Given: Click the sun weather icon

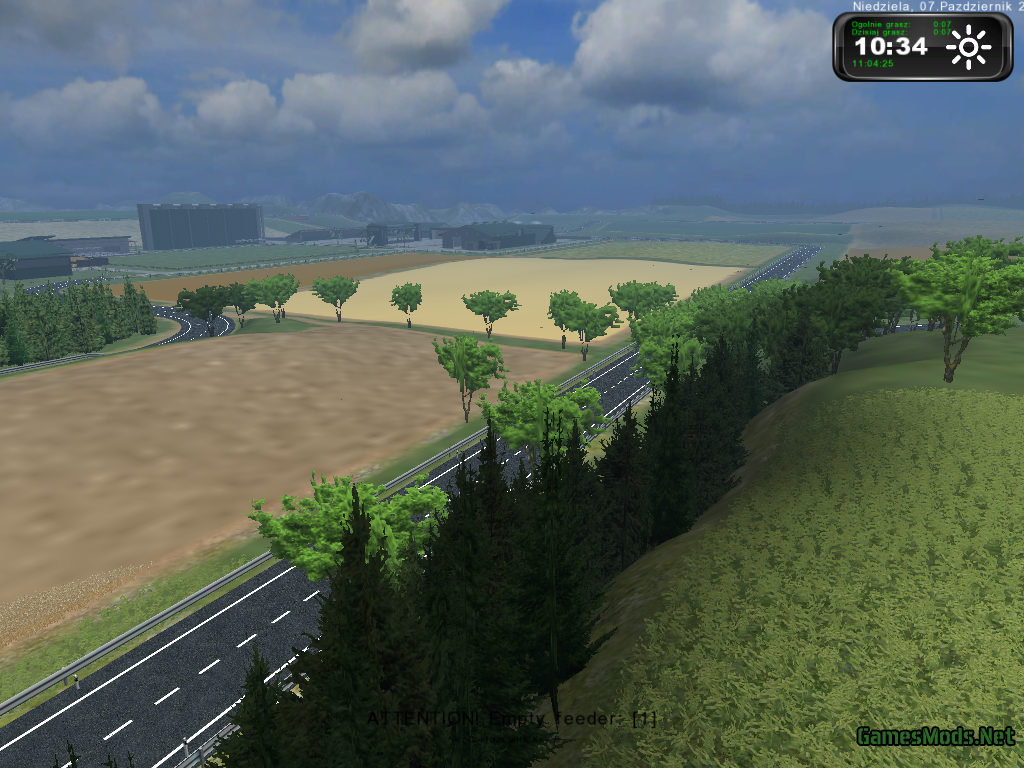Looking at the screenshot, I should (968, 47).
